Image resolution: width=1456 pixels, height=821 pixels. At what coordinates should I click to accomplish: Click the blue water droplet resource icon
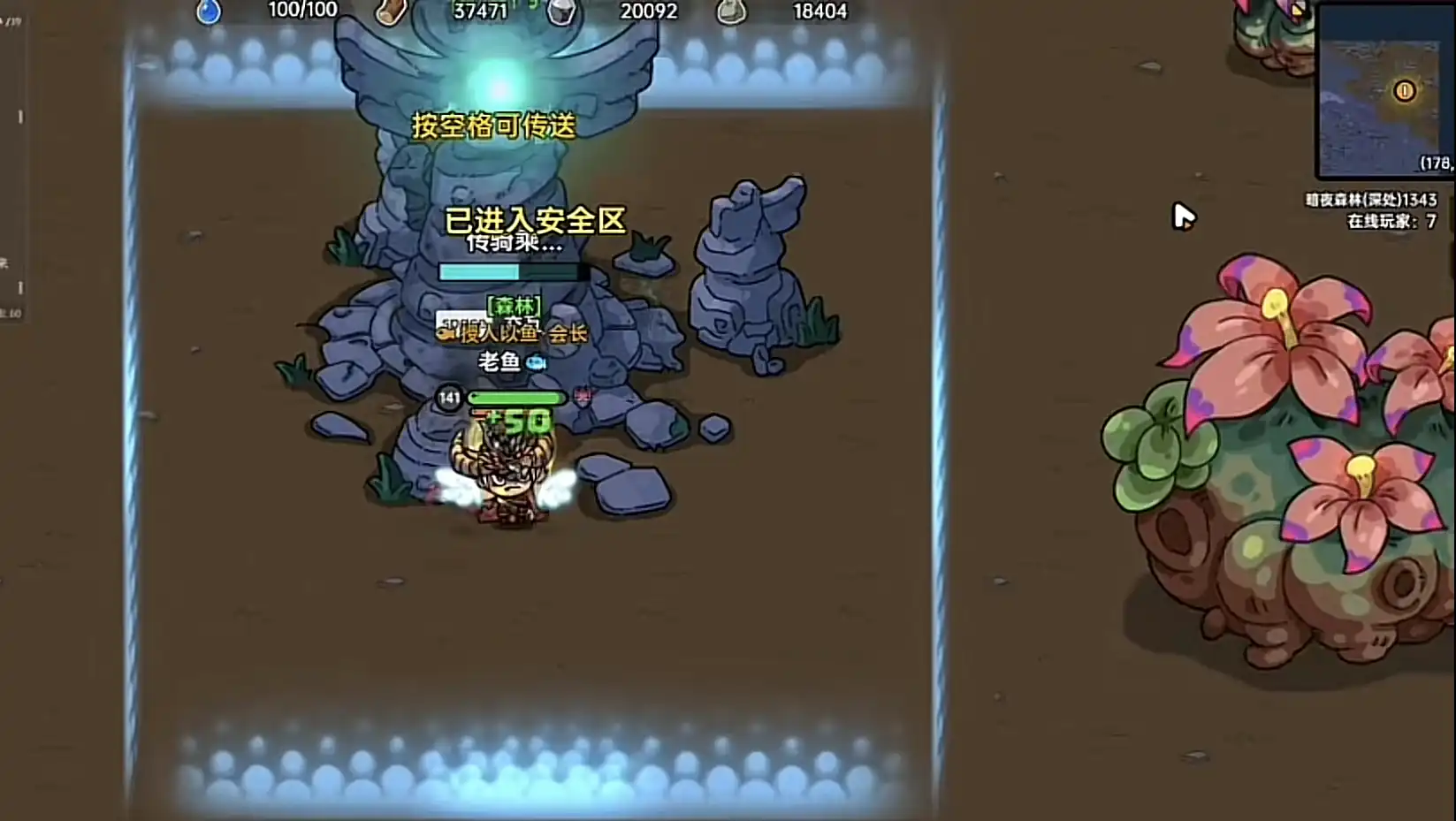coord(210,11)
